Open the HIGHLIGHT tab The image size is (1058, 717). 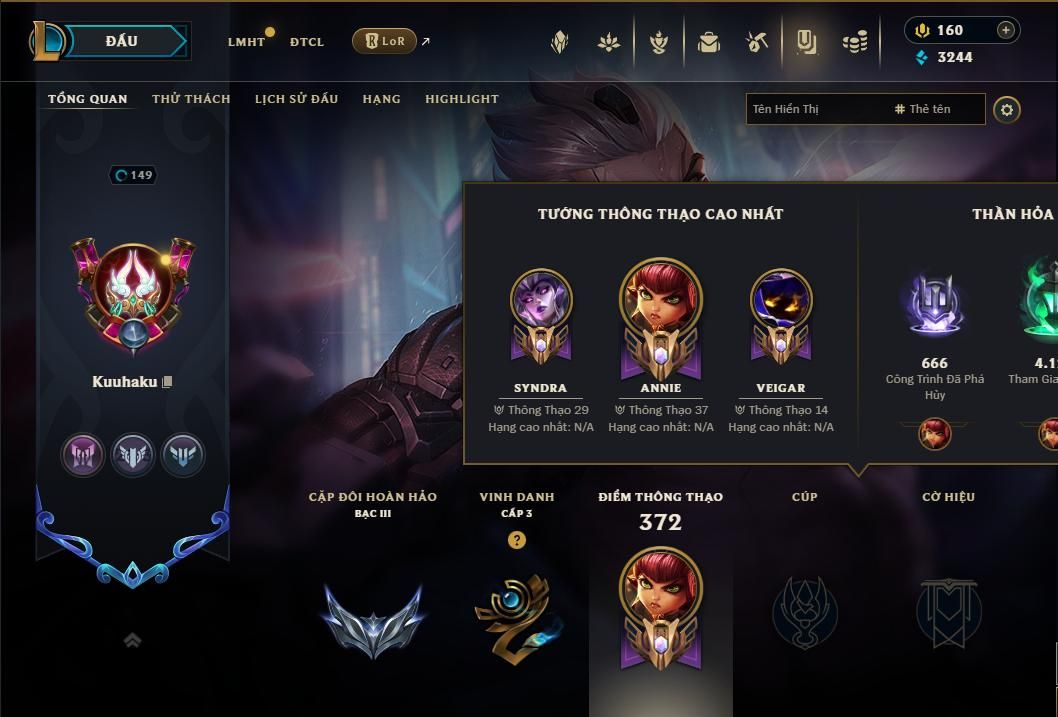461,99
